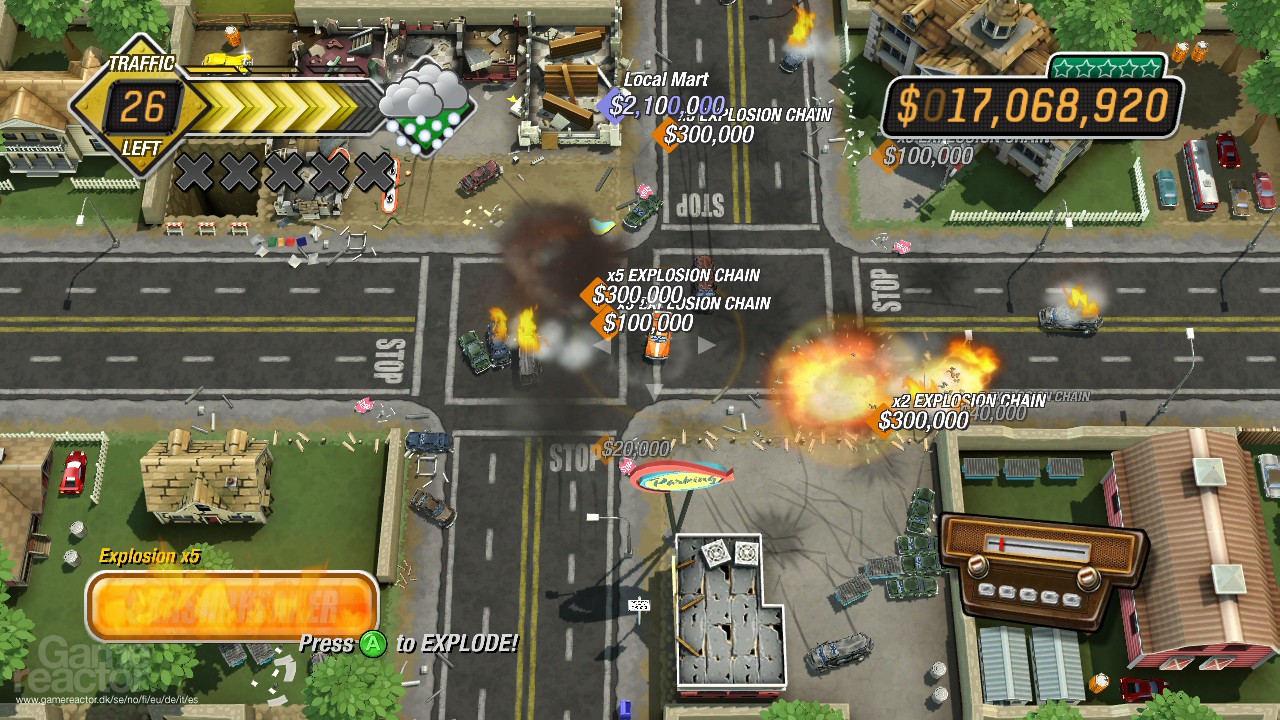Click the red needle on the radio tuning dial
The image size is (1280, 720).
[1002, 544]
